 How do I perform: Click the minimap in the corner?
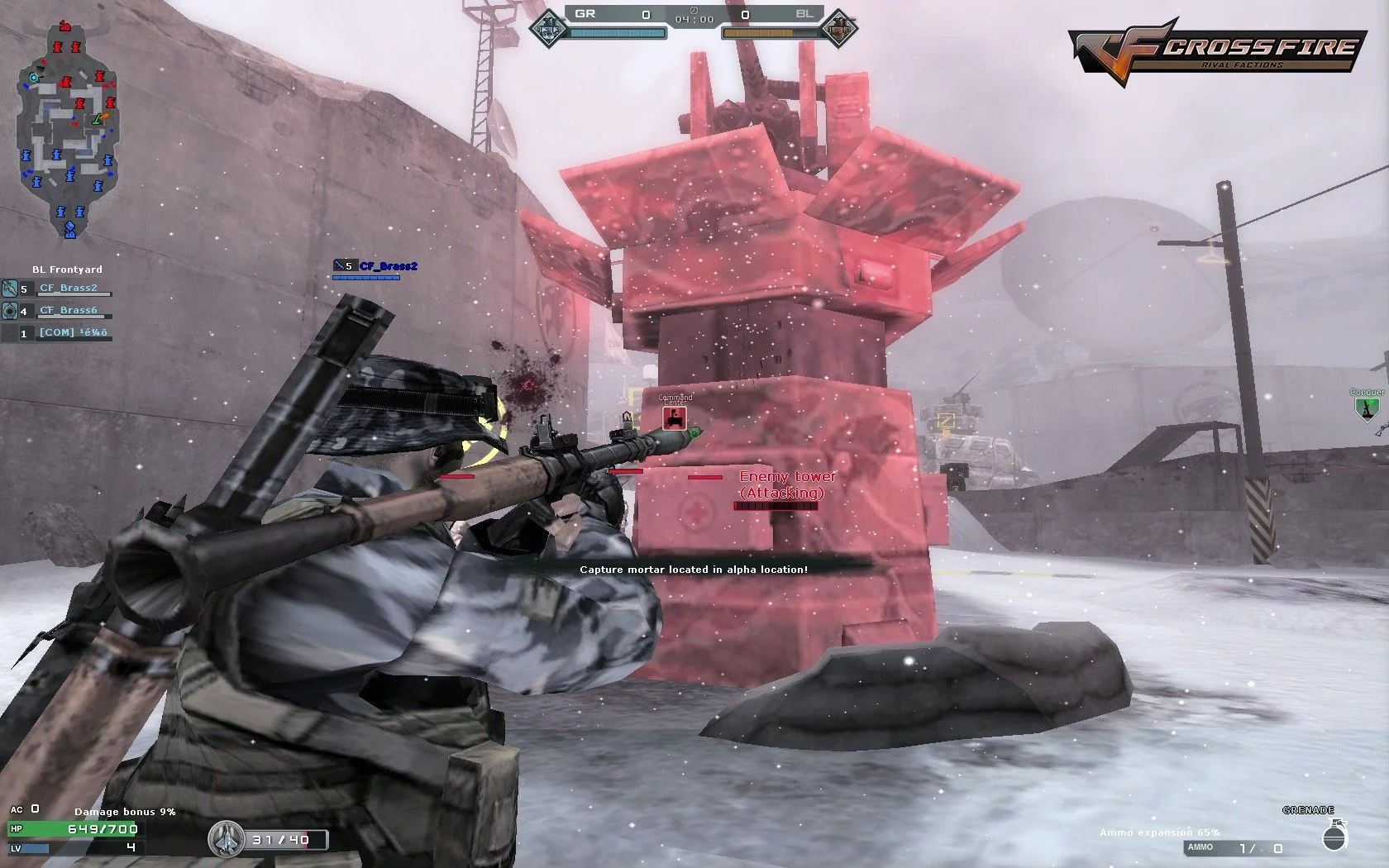[x=68, y=128]
